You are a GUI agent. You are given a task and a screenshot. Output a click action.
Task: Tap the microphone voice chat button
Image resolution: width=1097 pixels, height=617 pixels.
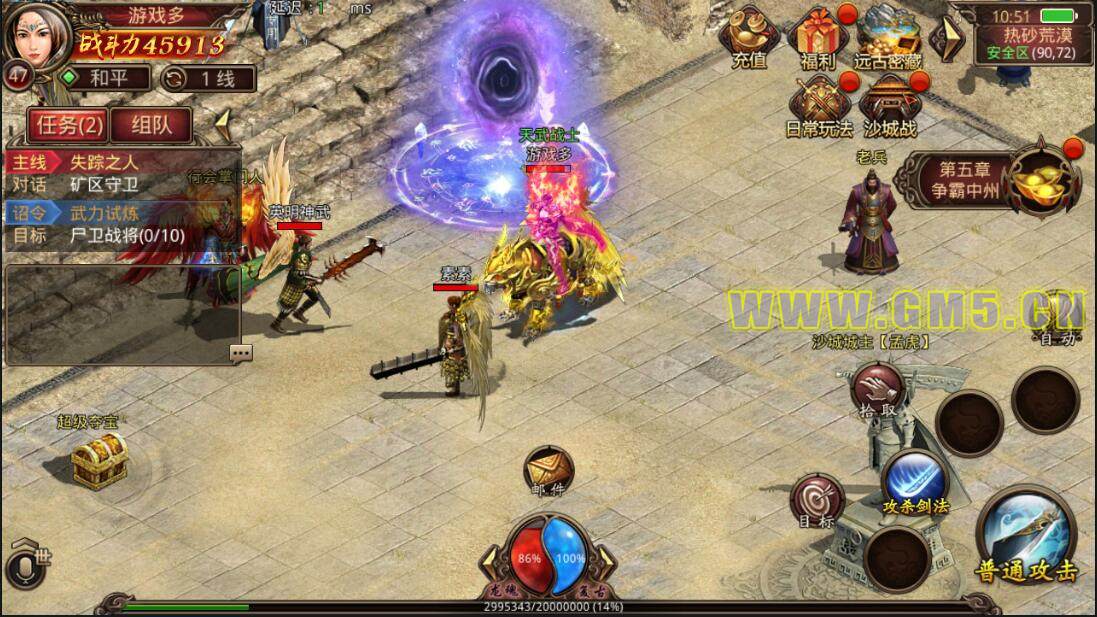[x=27, y=567]
